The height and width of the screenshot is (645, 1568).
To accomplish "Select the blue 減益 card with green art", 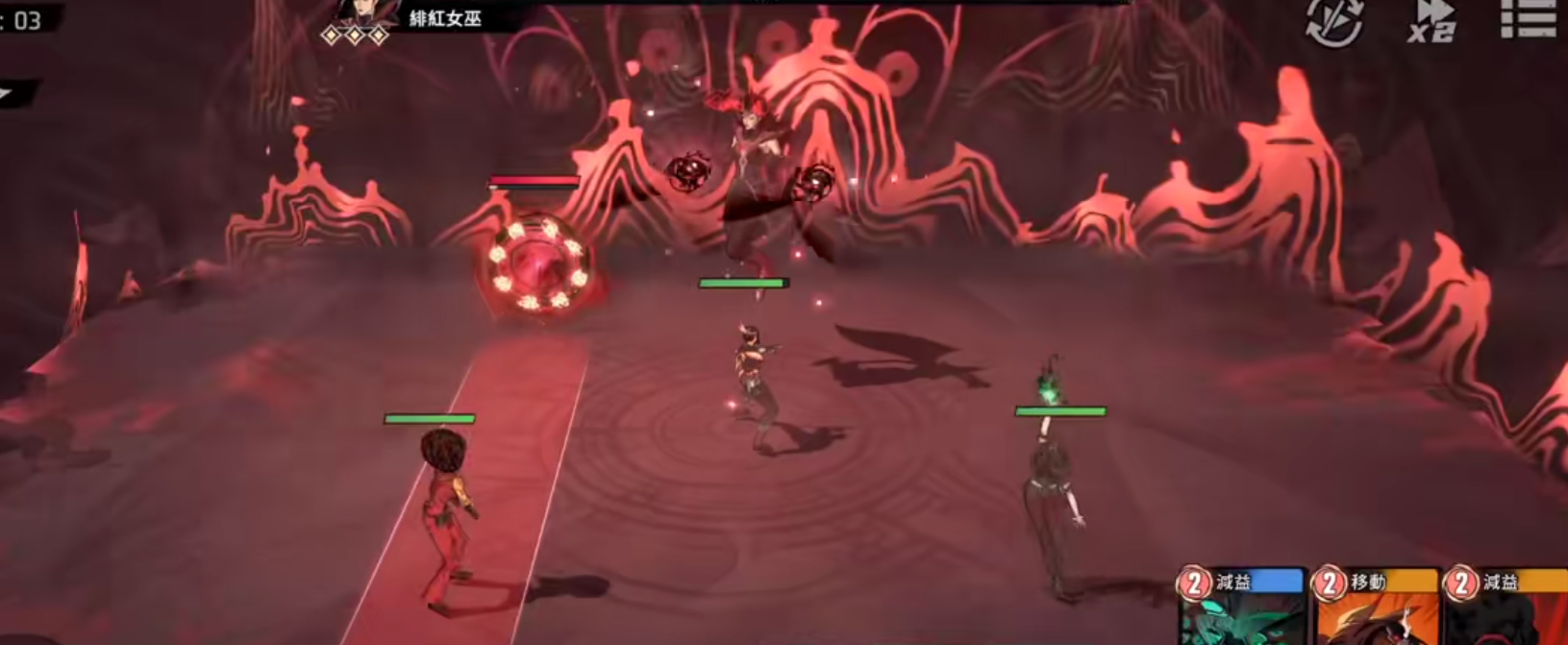I will (1241, 608).
